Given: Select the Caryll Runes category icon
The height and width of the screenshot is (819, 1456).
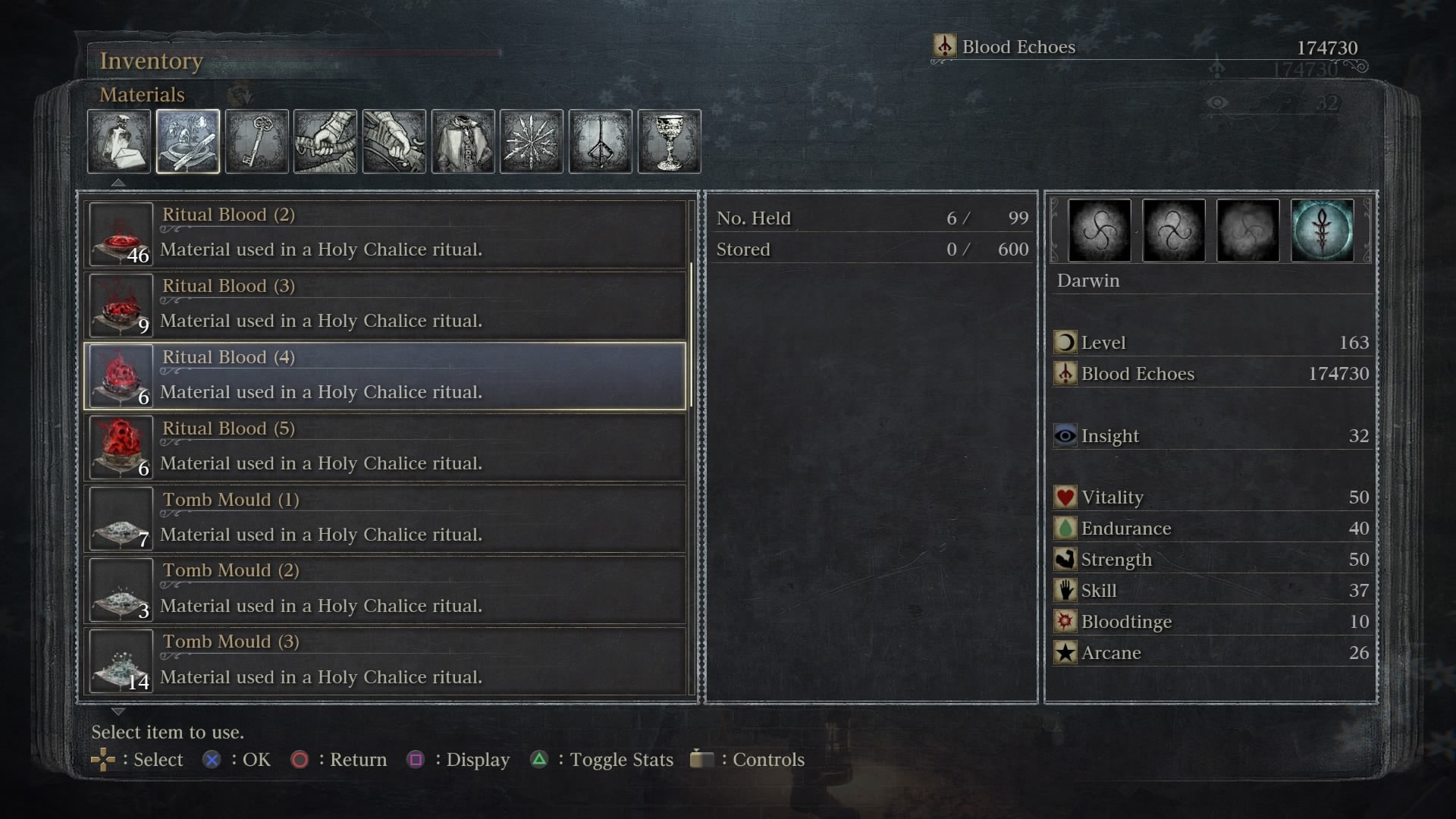Looking at the screenshot, I should click(600, 140).
